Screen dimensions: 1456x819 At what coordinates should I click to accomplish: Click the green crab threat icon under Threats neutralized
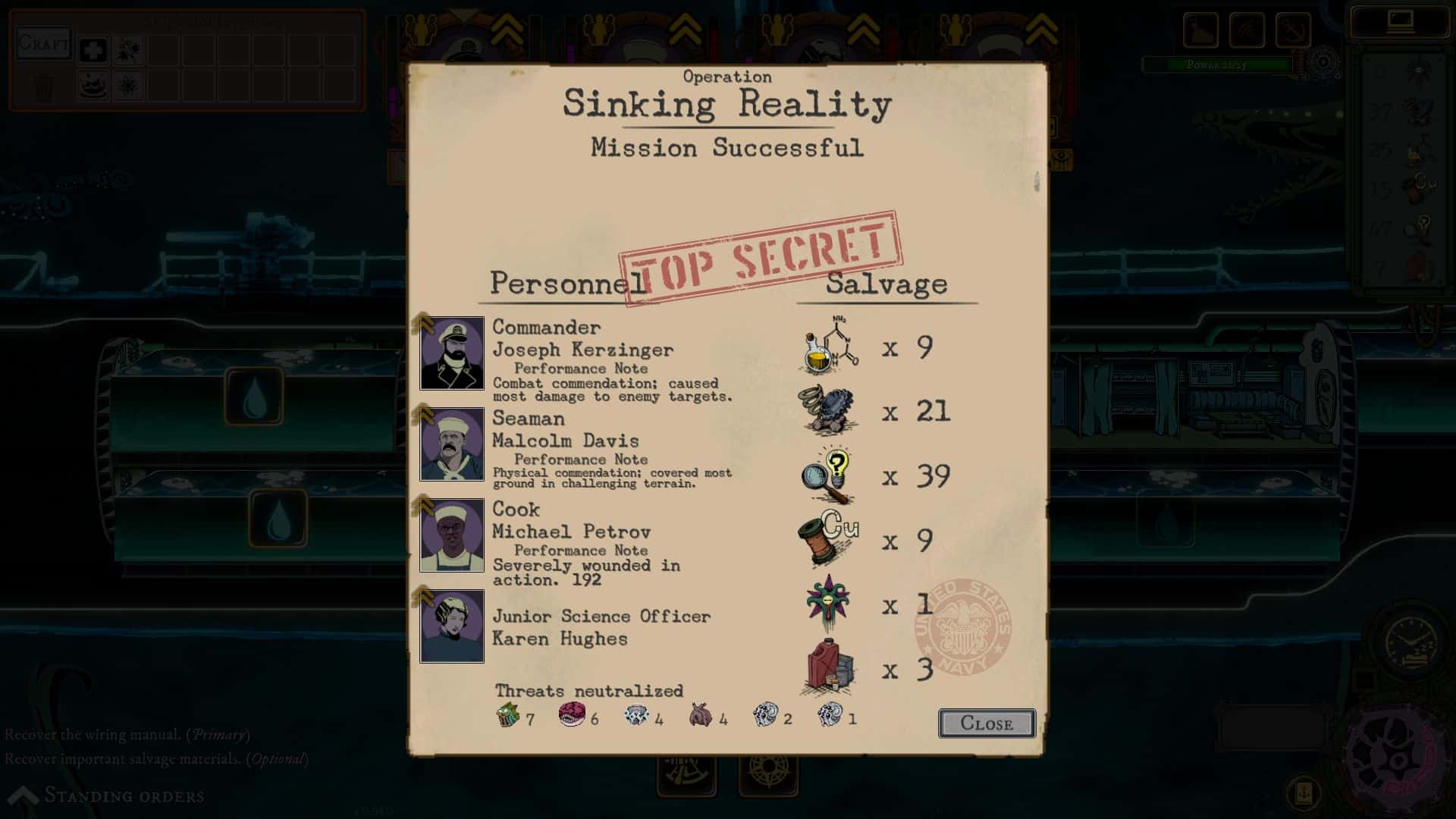[x=507, y=715]
